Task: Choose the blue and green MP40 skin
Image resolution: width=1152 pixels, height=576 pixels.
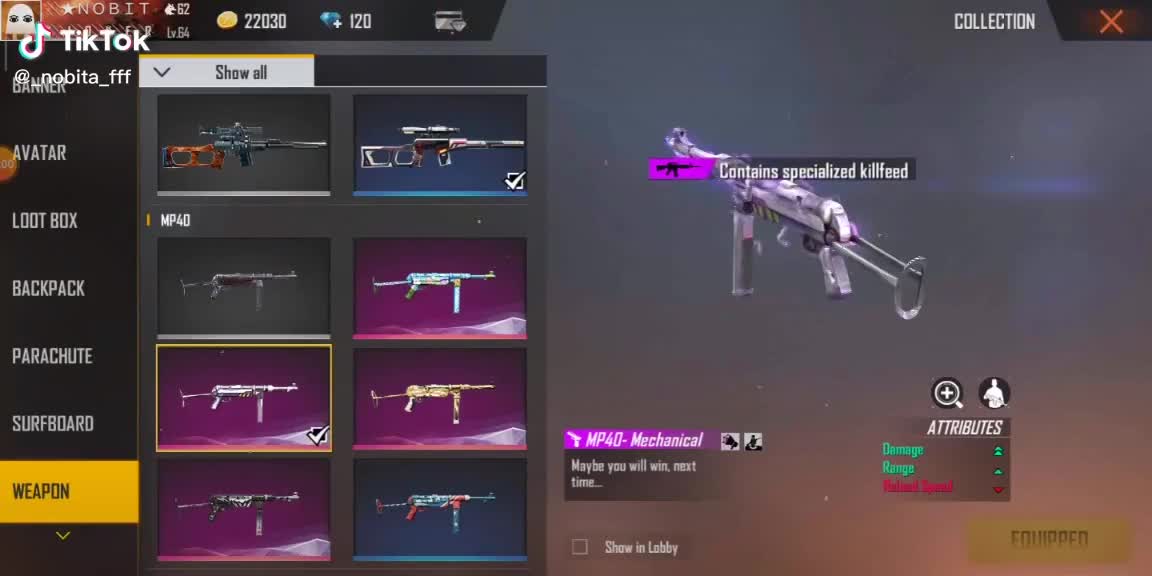Action: coord(439,285)
